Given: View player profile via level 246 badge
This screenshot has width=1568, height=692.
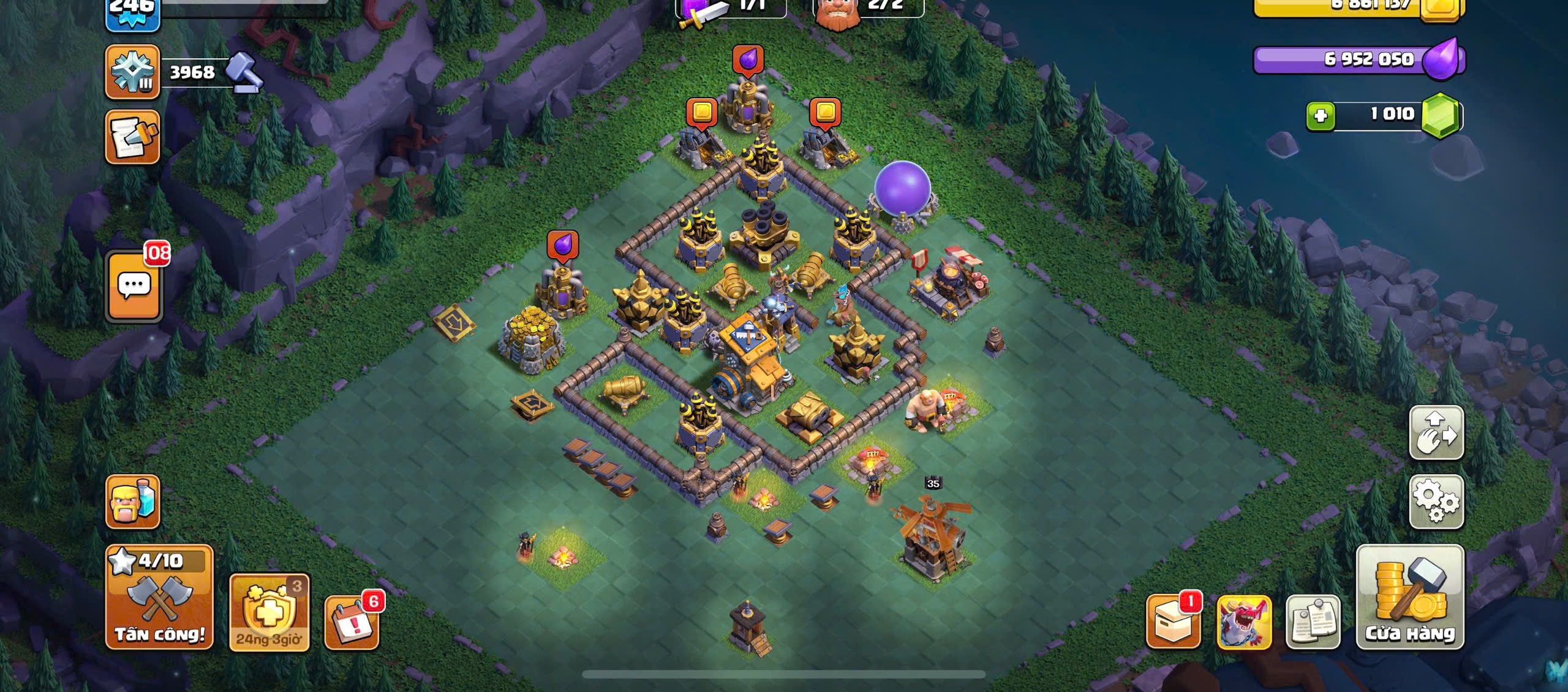Looking at the screenshot, I should pyautogui.click(x=132, y=12).
